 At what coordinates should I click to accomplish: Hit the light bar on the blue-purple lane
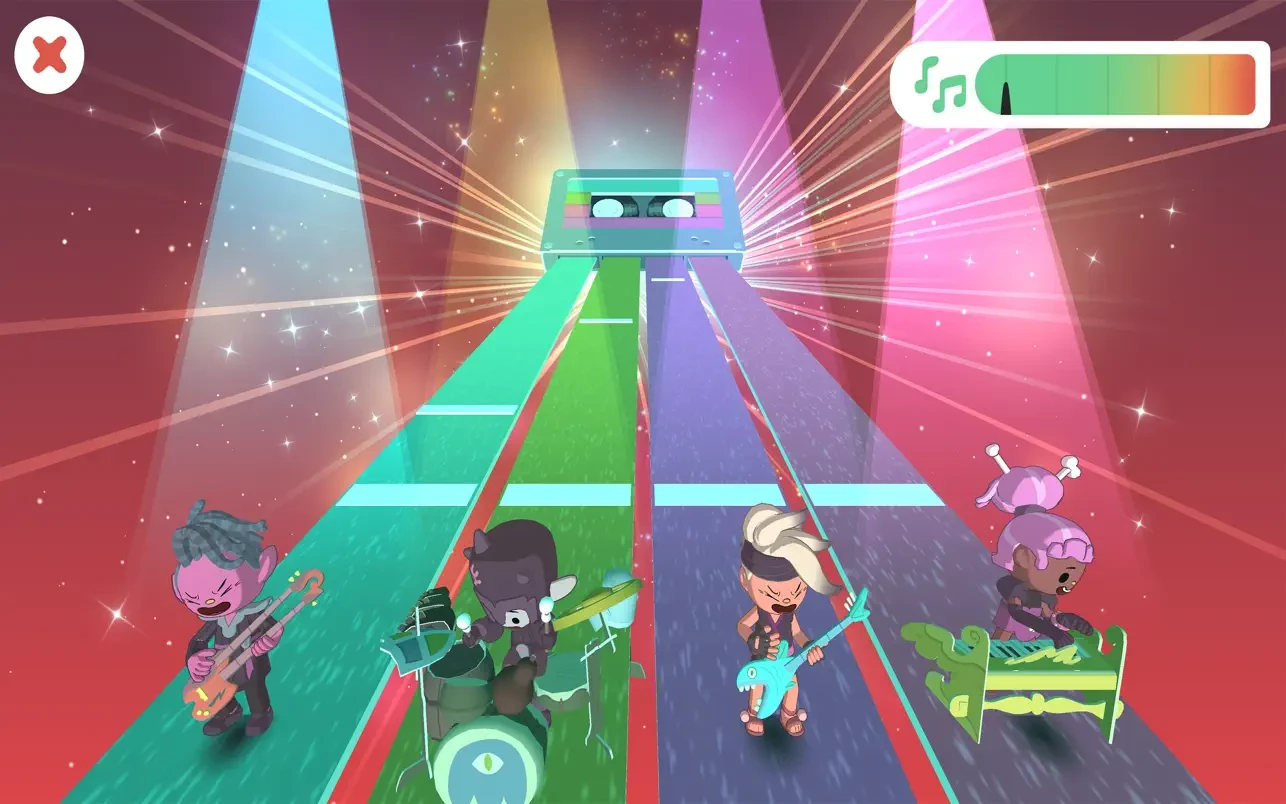click(719, 494)
